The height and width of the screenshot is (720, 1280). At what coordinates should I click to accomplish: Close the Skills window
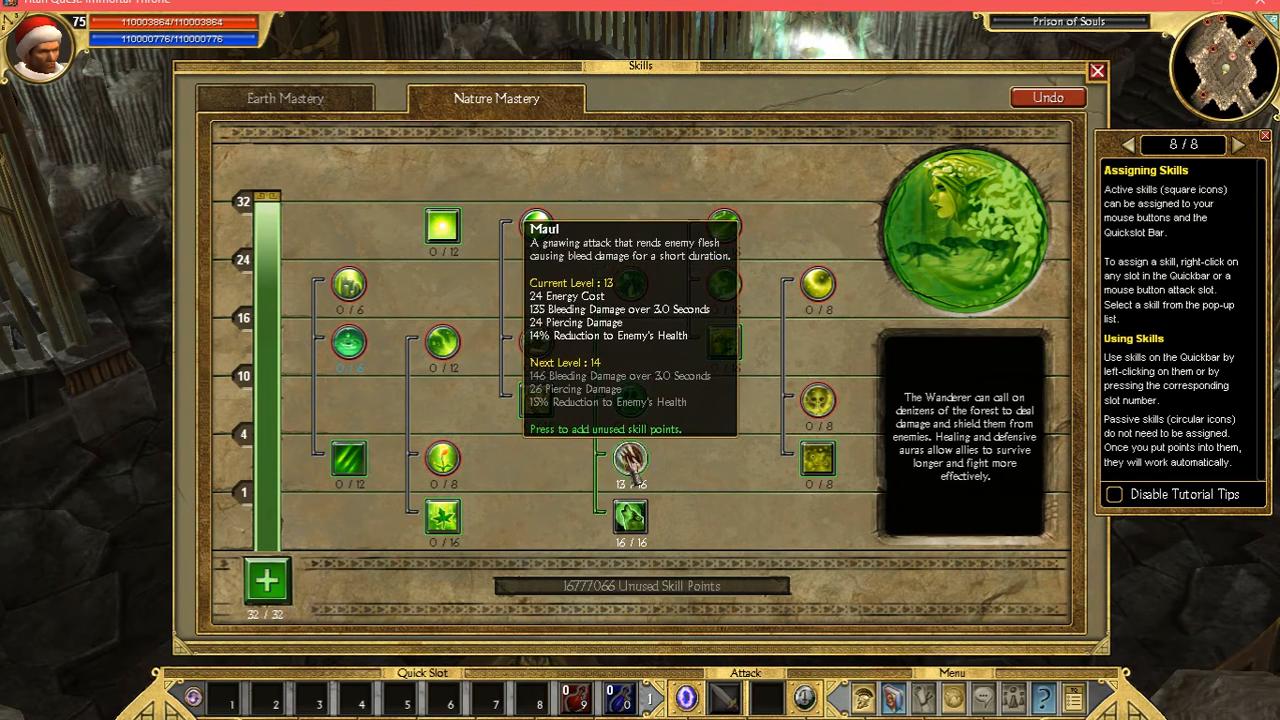pyautogui.click(x=1097, y=71)
